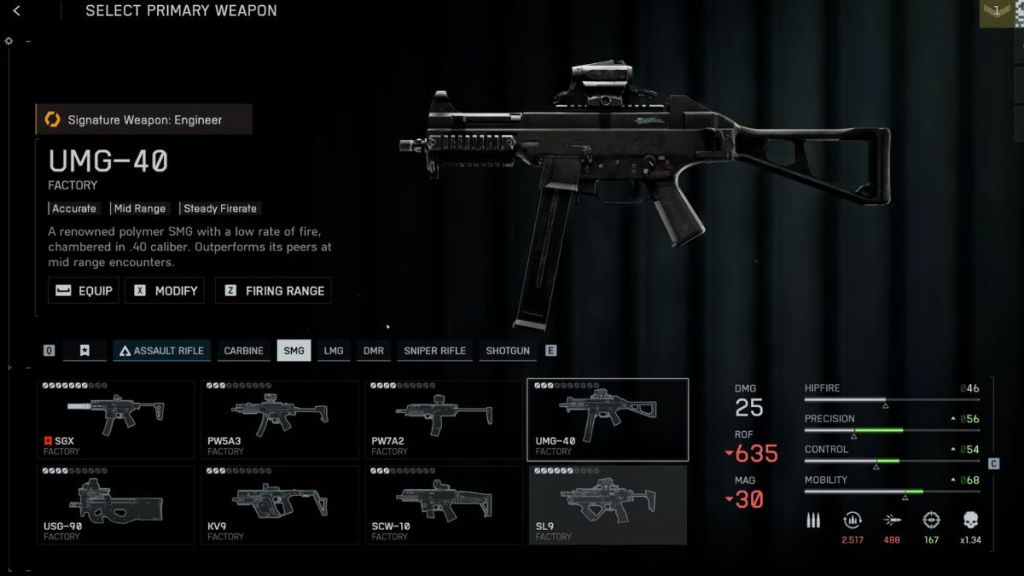The image size is (1024, 576).
Task: Enter the Firing Range
Action: (273, 291)
